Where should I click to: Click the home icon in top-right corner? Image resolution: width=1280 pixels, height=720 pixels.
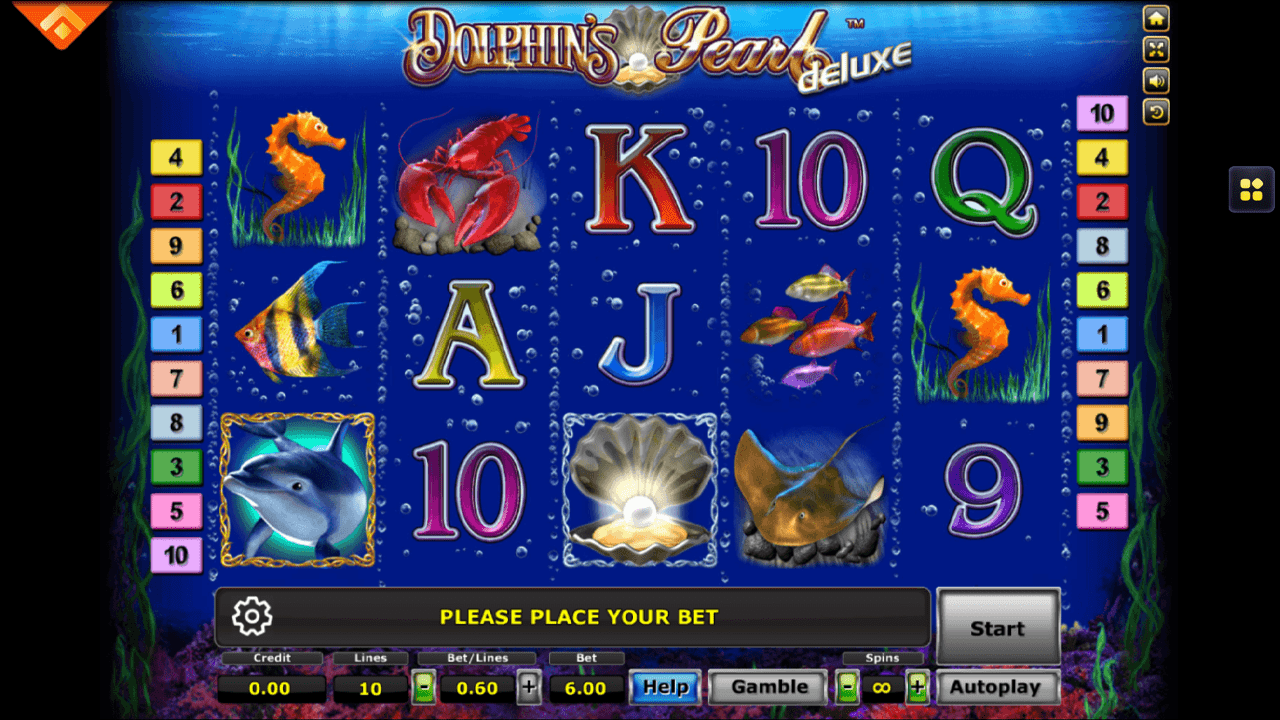point(1156,18)
